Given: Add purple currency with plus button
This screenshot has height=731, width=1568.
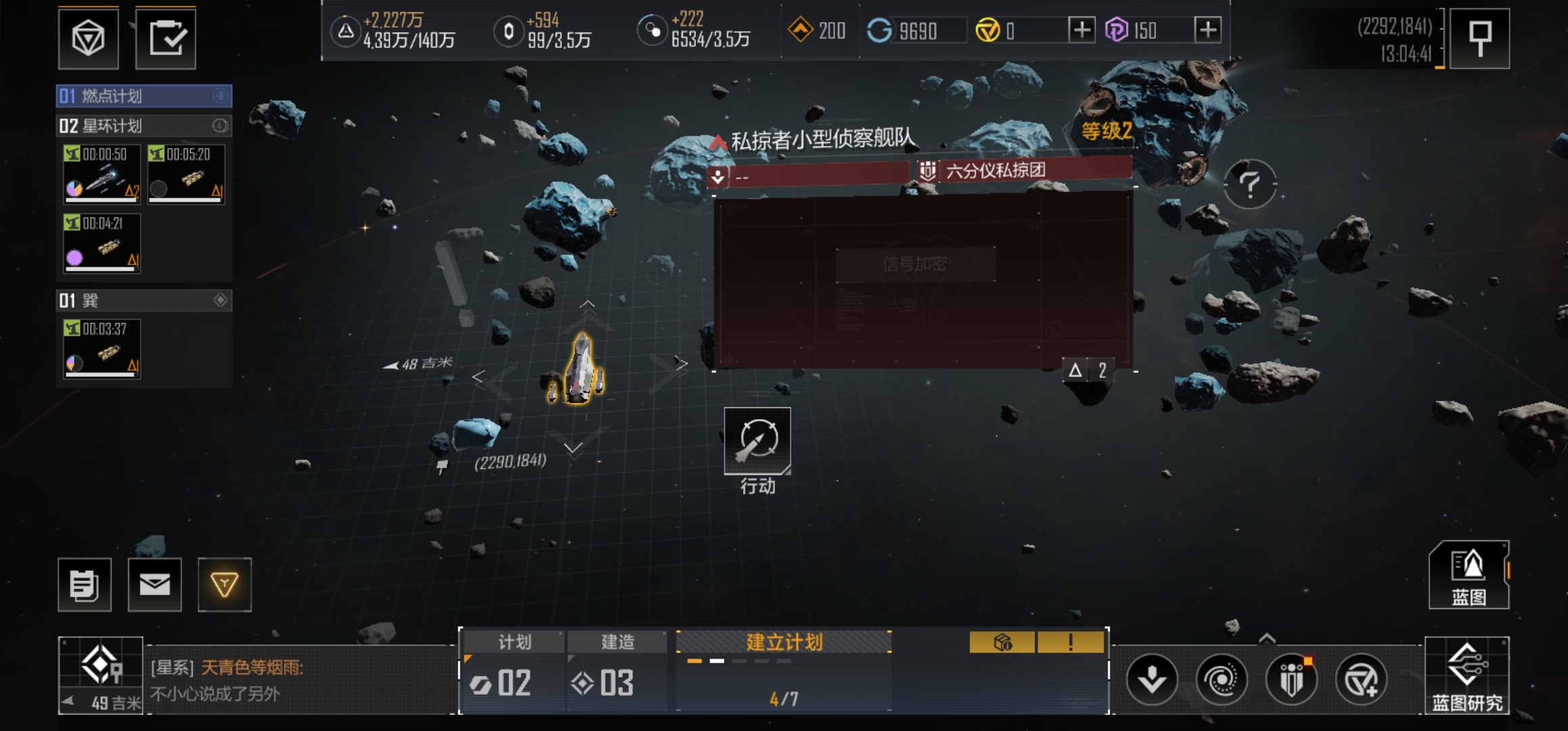Looking at the screenshot, I should coord(1208,30).
